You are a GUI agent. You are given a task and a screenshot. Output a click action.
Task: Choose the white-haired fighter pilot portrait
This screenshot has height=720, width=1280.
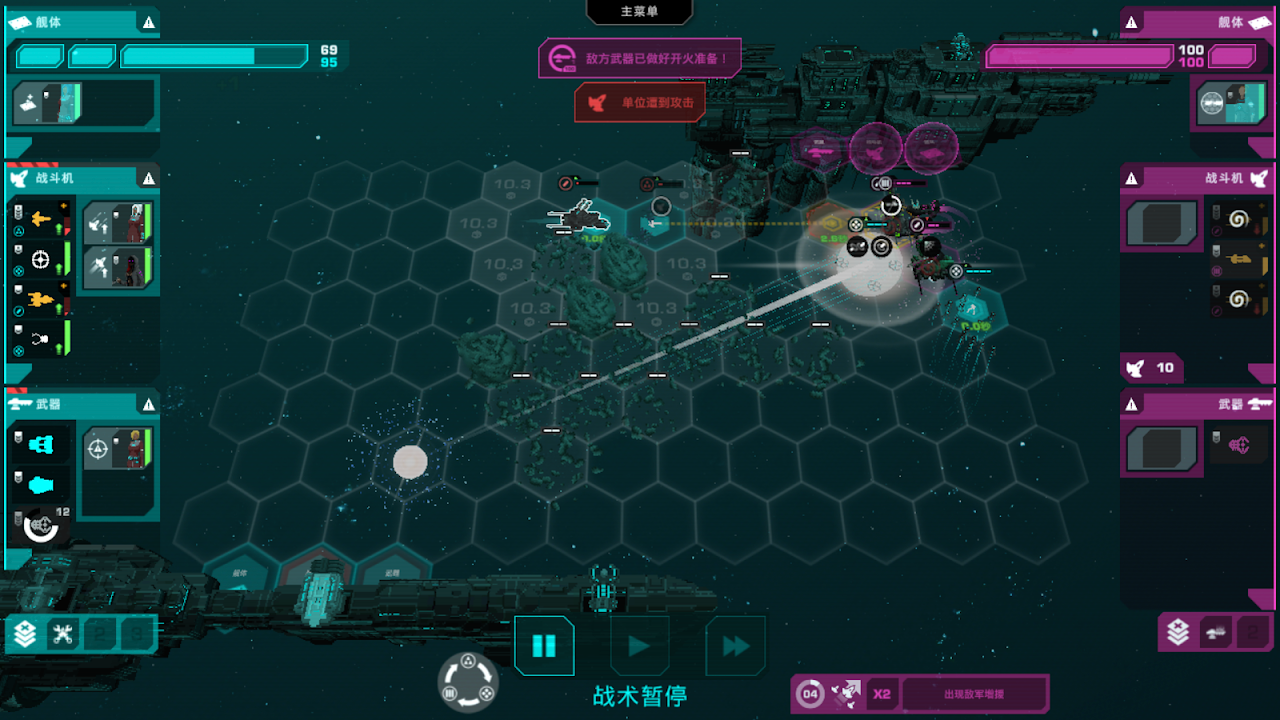118,224
